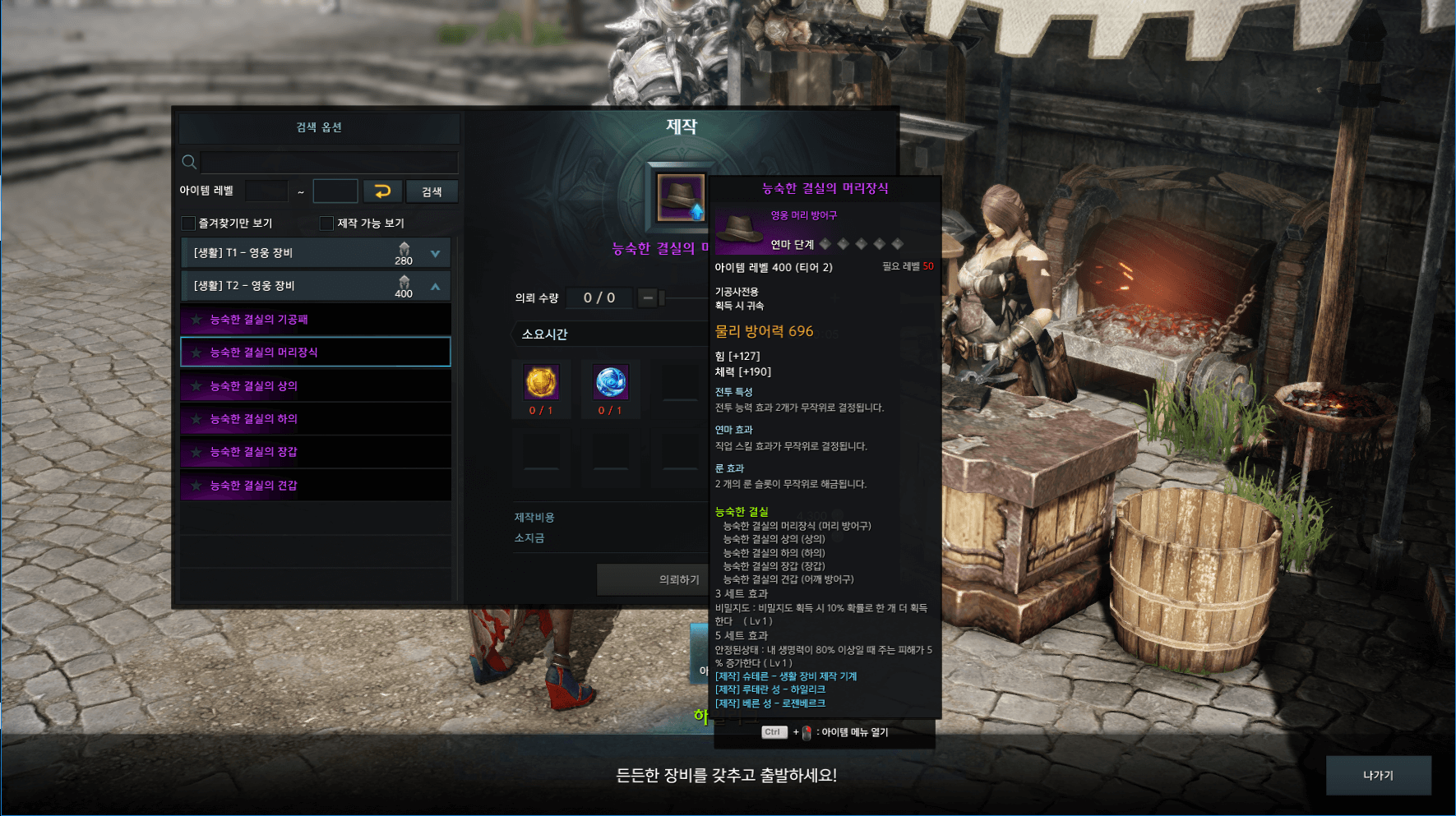Image resolution: width=1456 pixels, height=816 pixels.
Task: Click the crafted hat result icon
Action: tap(680, 198)
